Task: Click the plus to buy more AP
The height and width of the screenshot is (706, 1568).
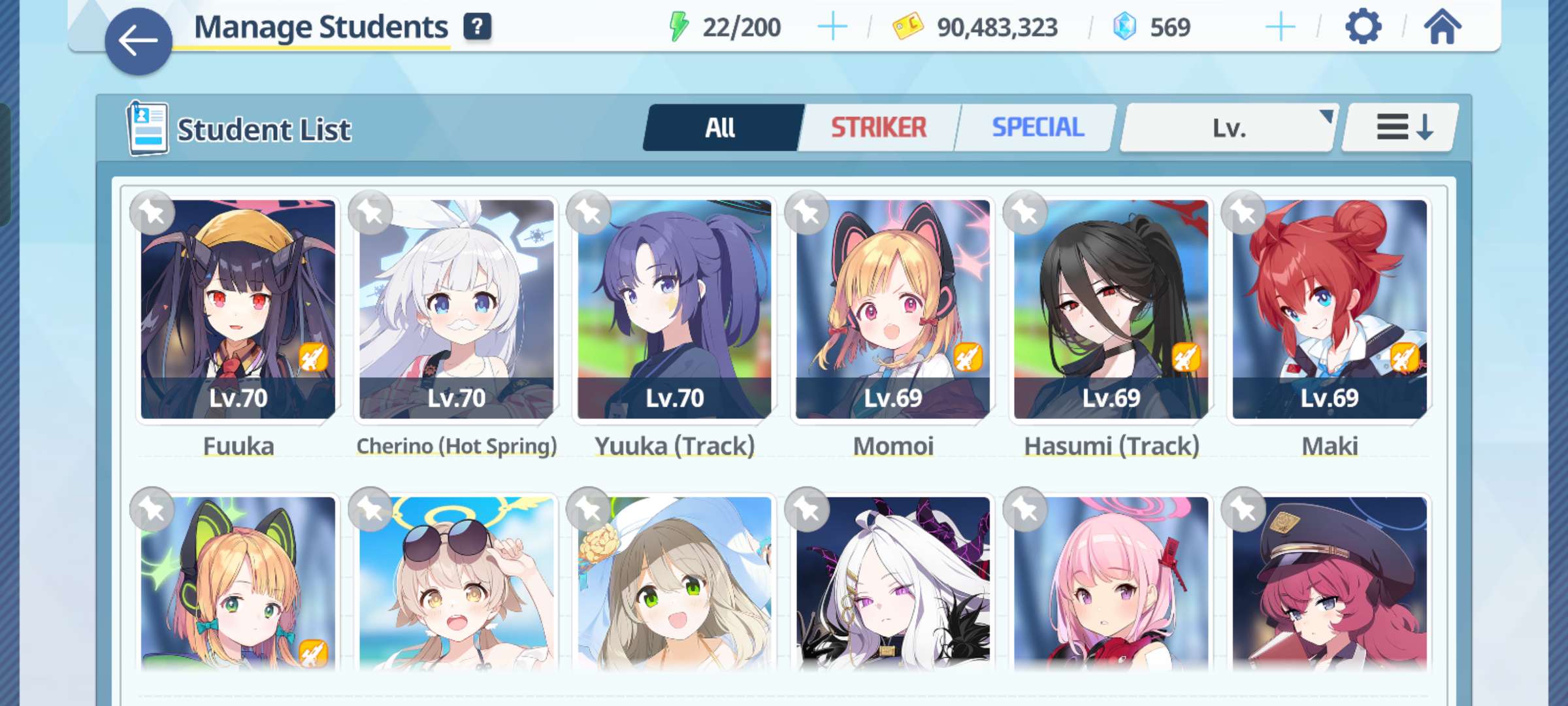Action: [831, 27]
